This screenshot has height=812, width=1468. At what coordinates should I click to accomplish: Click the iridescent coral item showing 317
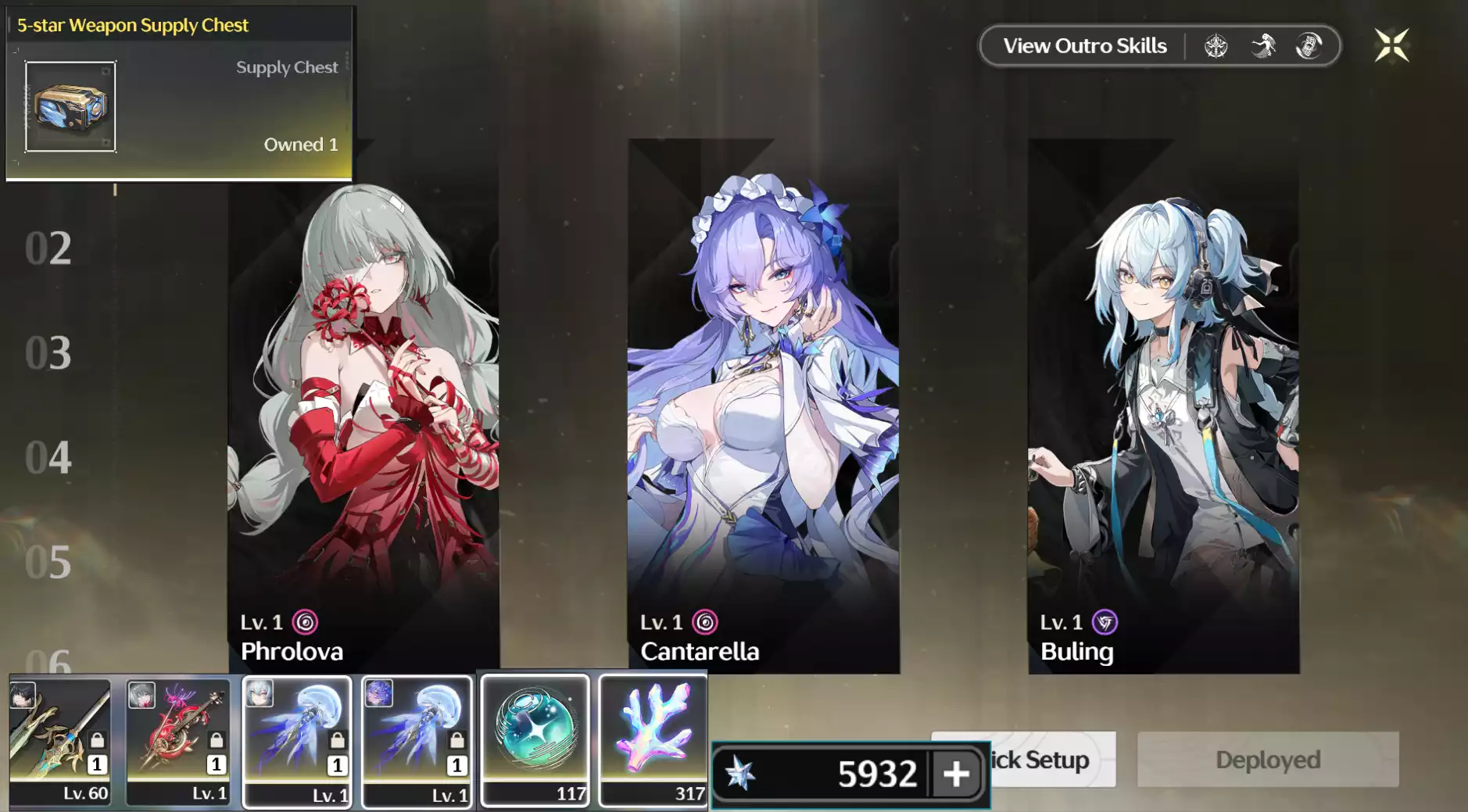coord(653,739)
